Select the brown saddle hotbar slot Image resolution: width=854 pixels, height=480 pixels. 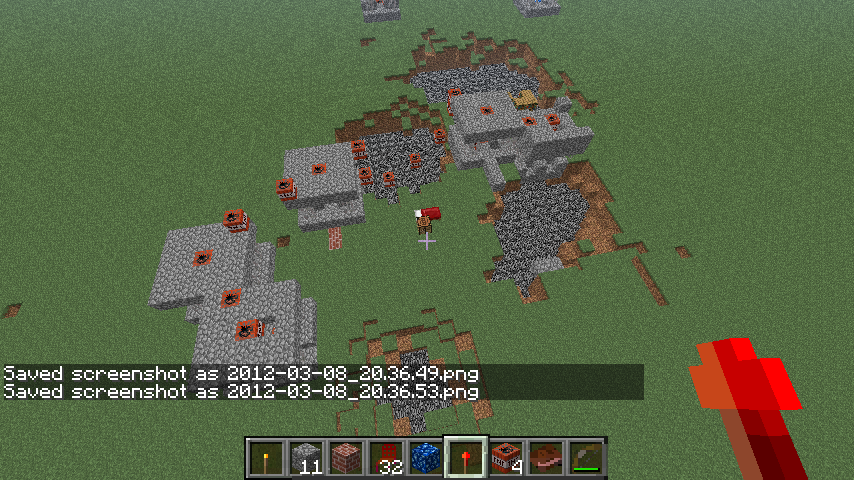pyautogui.click(x=546, y=457)
